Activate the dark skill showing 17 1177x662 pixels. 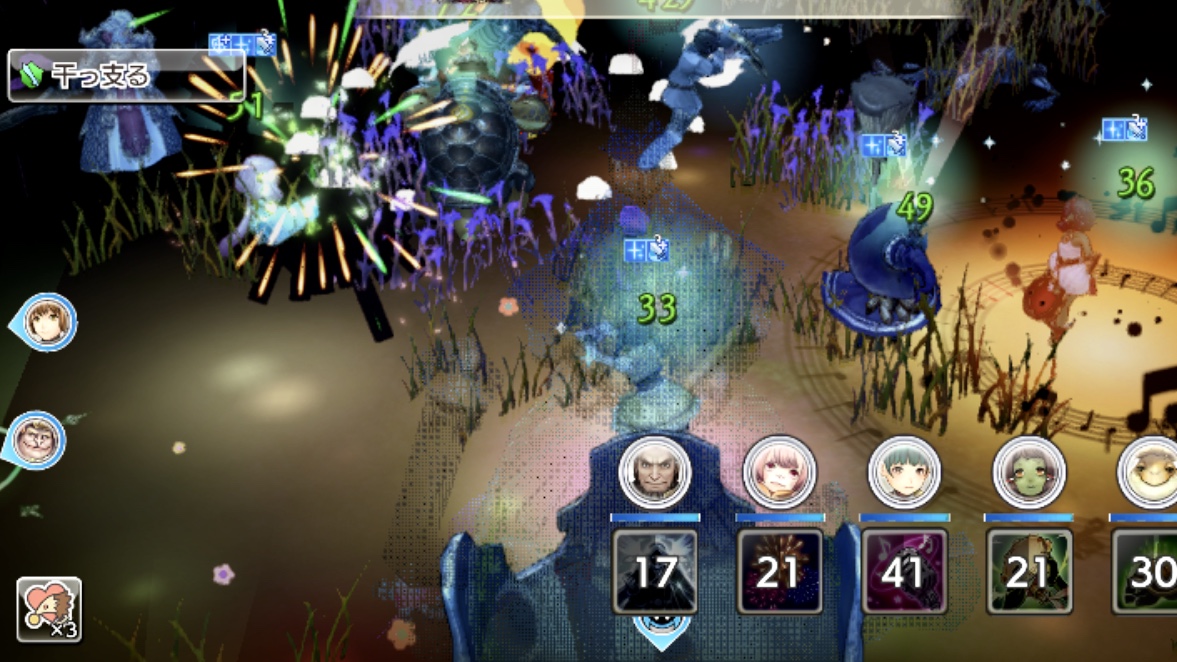coord(655,571)
